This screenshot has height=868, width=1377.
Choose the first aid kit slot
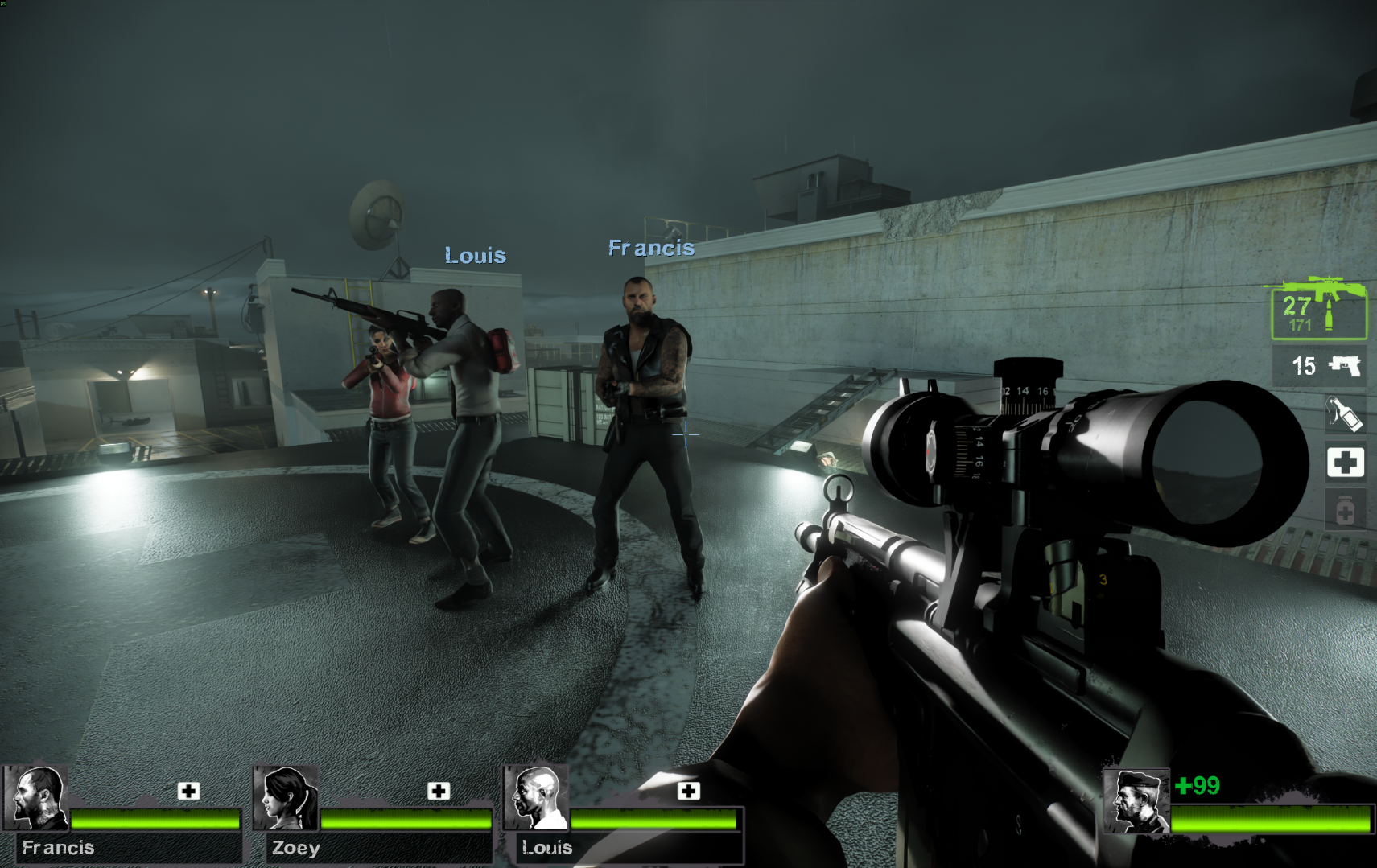coord(1345,463)
